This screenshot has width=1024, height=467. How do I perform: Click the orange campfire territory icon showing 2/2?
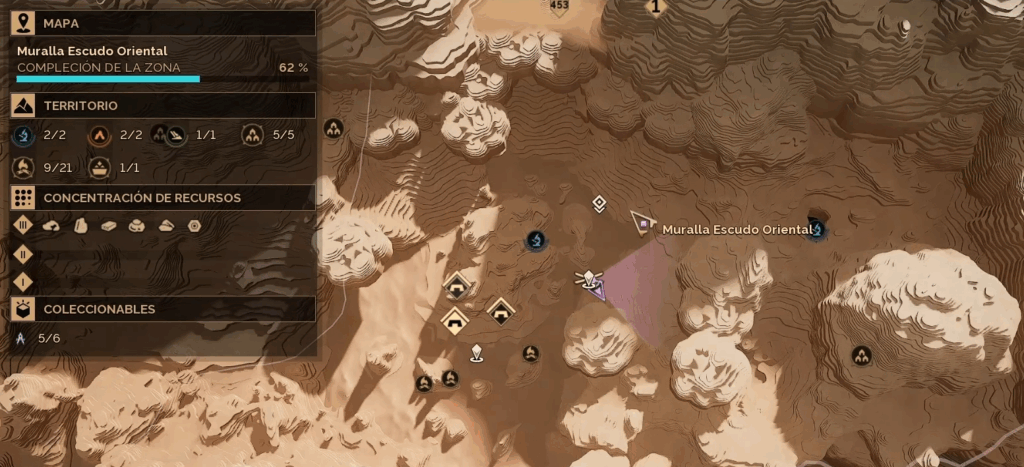pyautogui.click(x=100, y=135)
